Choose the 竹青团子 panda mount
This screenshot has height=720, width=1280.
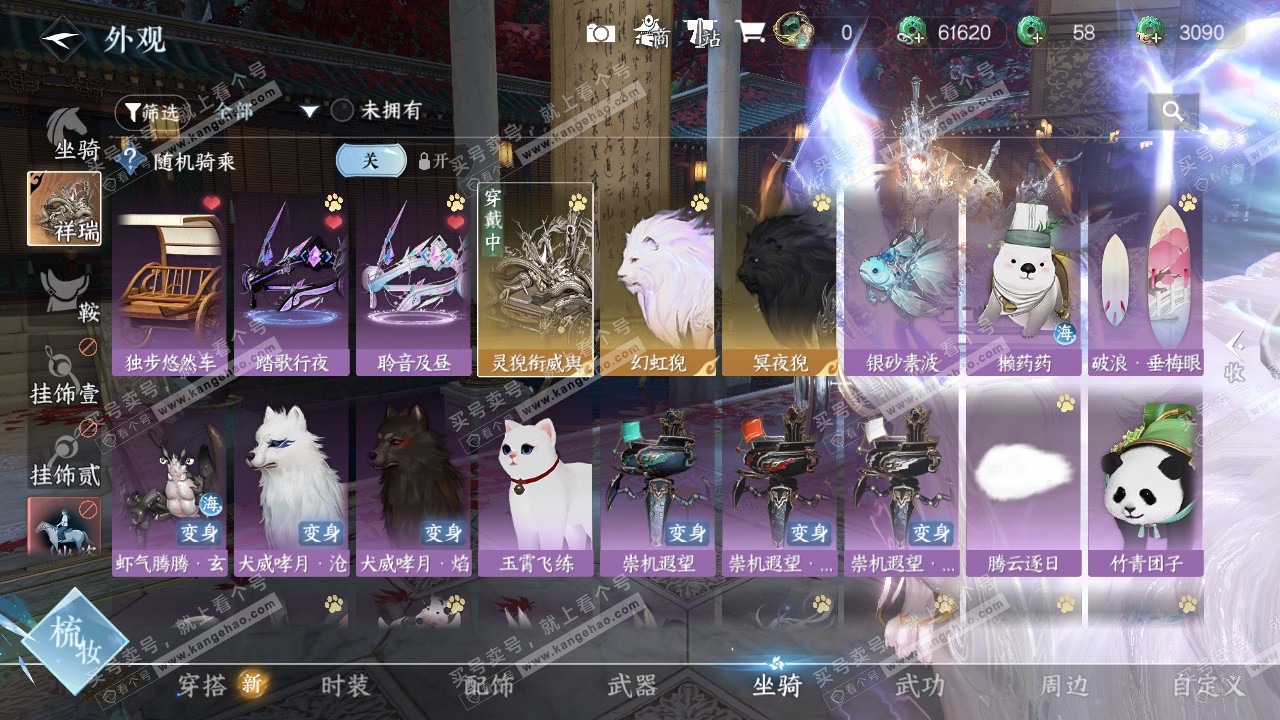click(1146, 484)
